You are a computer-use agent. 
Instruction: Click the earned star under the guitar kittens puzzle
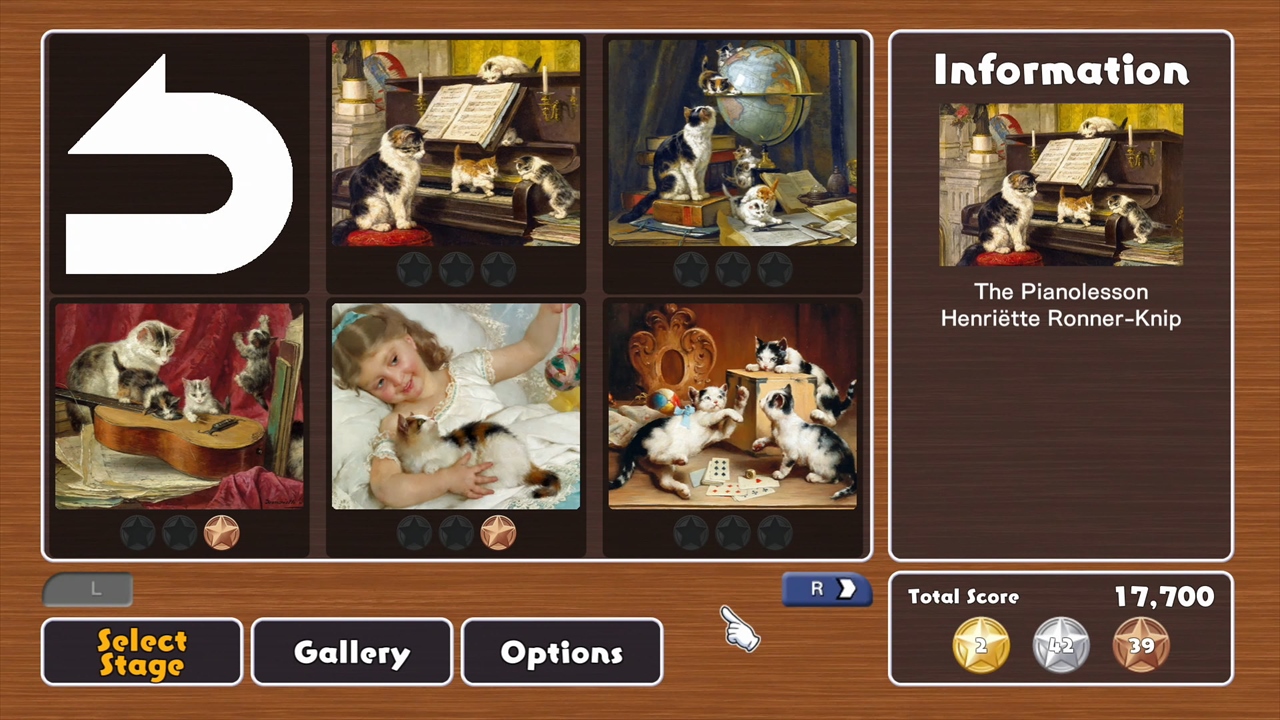(221, 533)
